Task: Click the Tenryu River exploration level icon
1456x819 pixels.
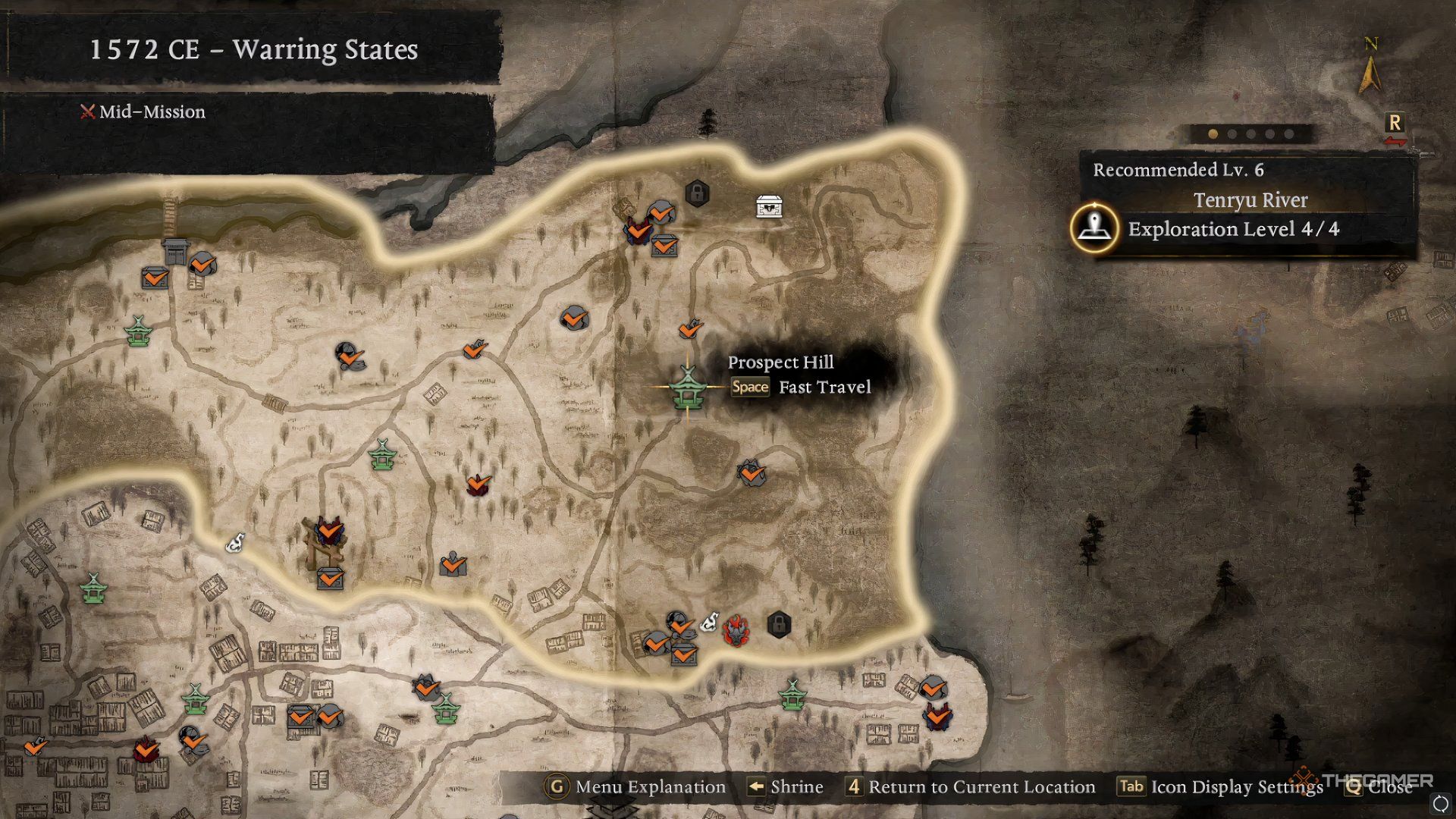Action: [1094, 227]
